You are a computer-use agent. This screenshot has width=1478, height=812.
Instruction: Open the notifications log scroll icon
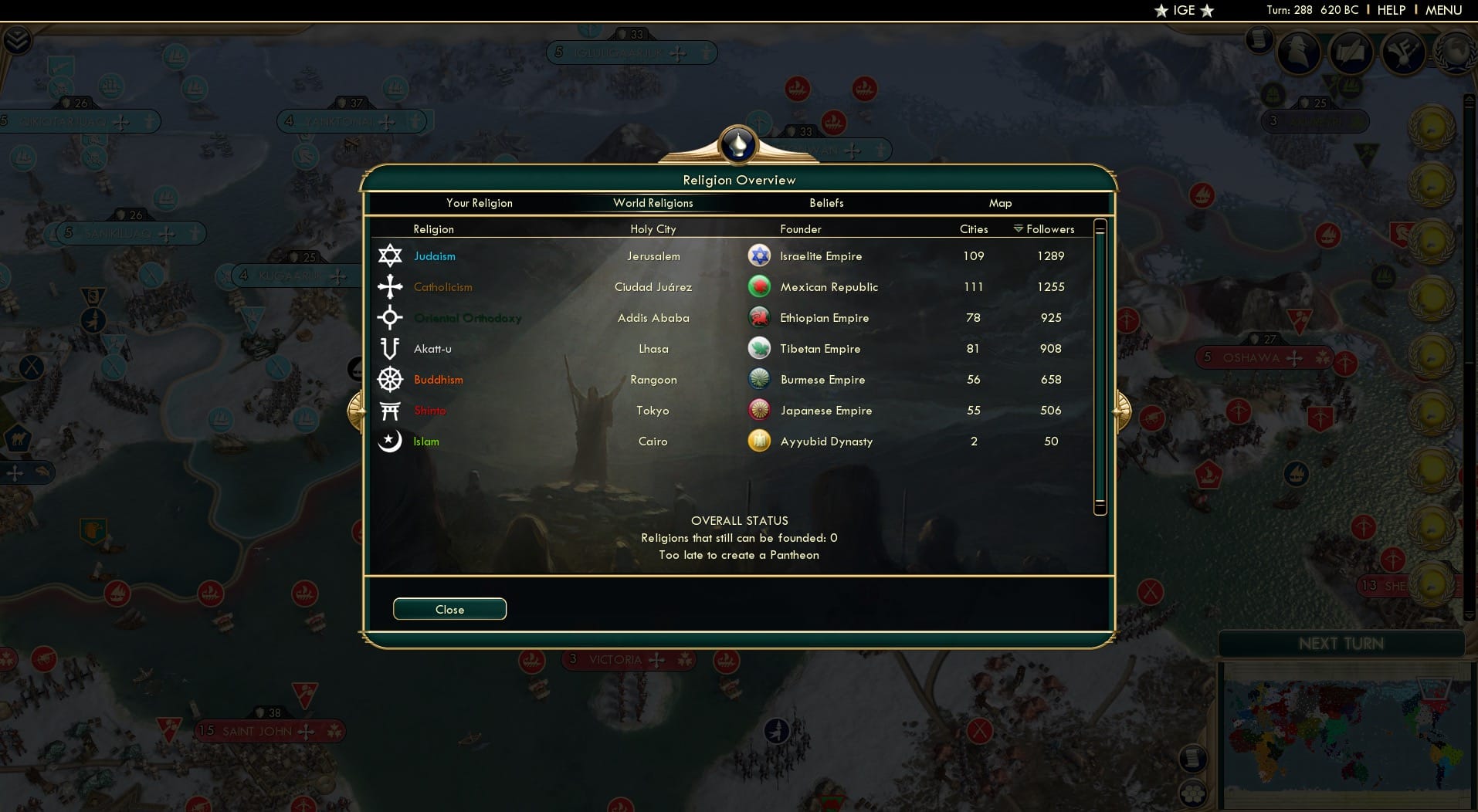click(1259, 42)
